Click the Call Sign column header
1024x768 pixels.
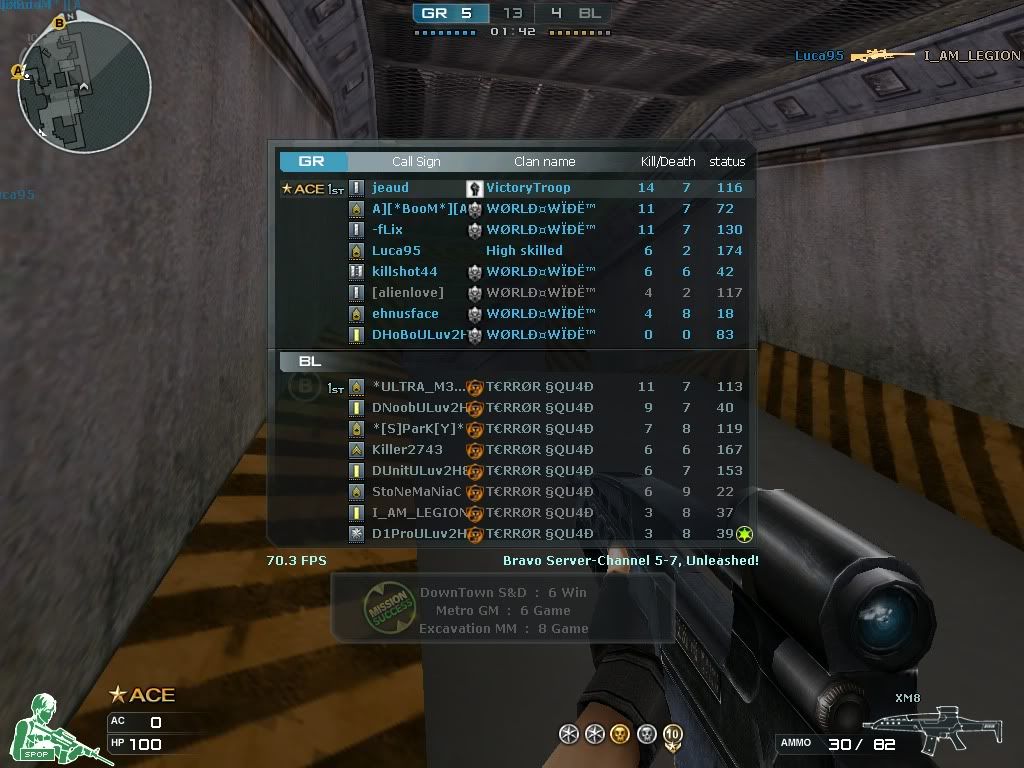[416, 162]
